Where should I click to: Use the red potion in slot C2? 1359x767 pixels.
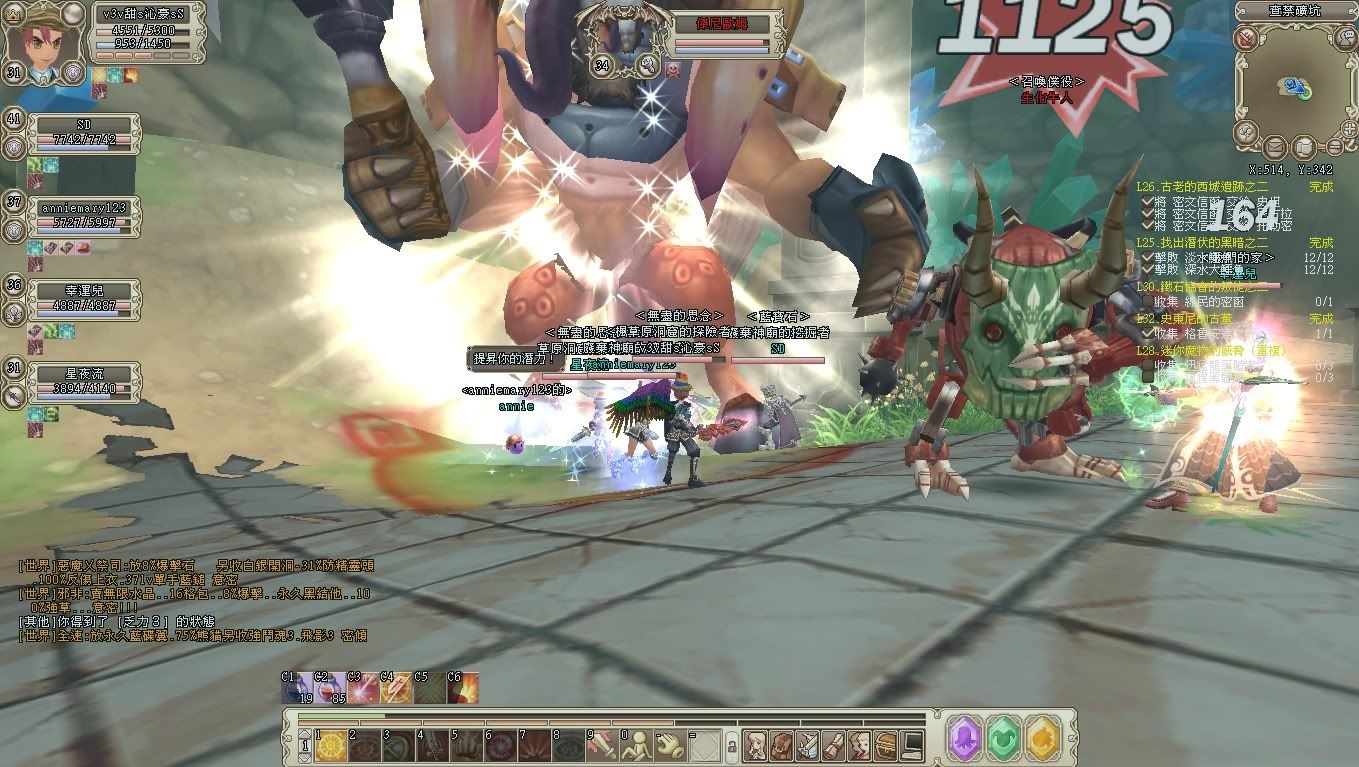[x=330, y=687]
